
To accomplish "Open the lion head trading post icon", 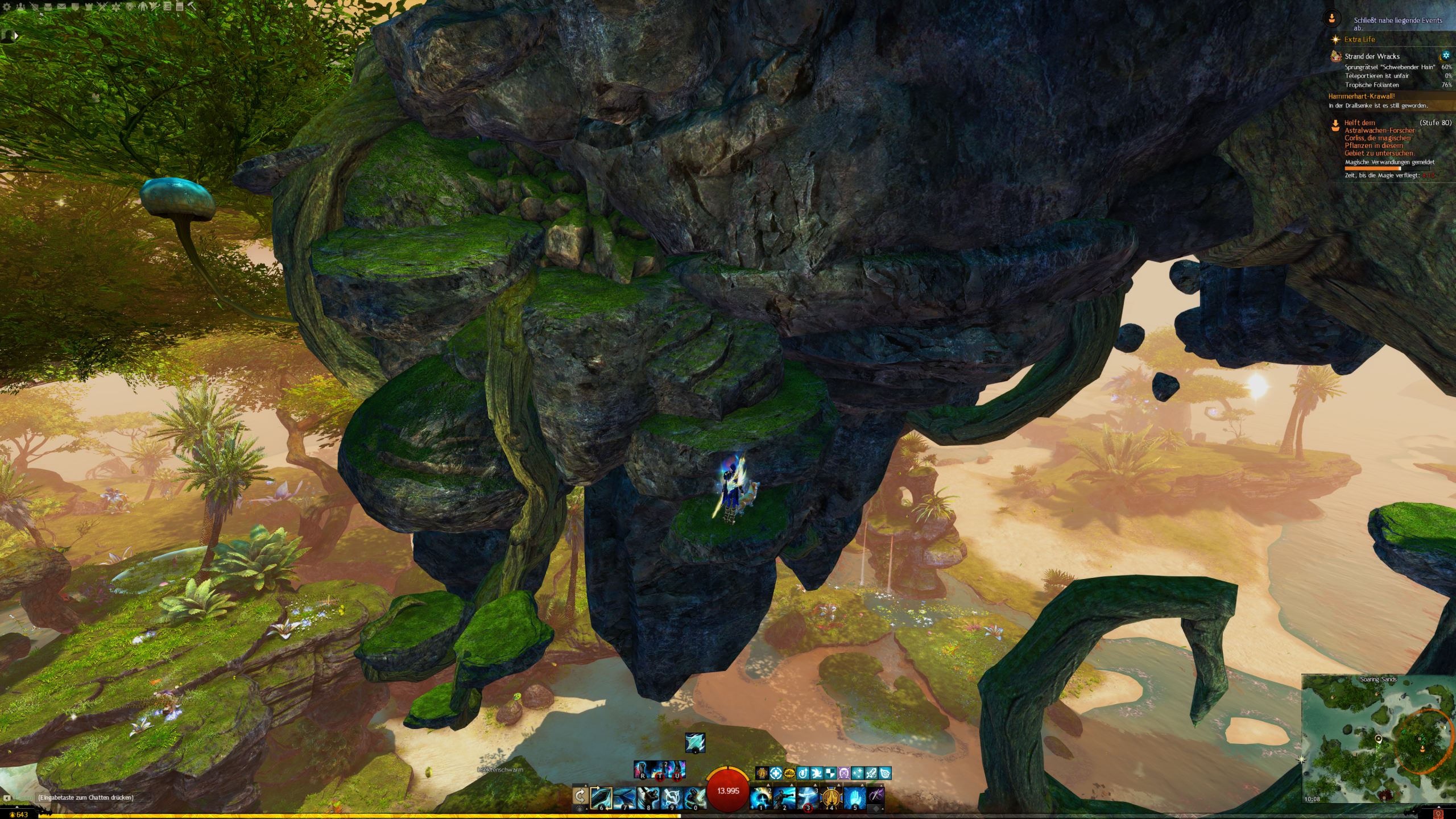I will coord(130,7).
